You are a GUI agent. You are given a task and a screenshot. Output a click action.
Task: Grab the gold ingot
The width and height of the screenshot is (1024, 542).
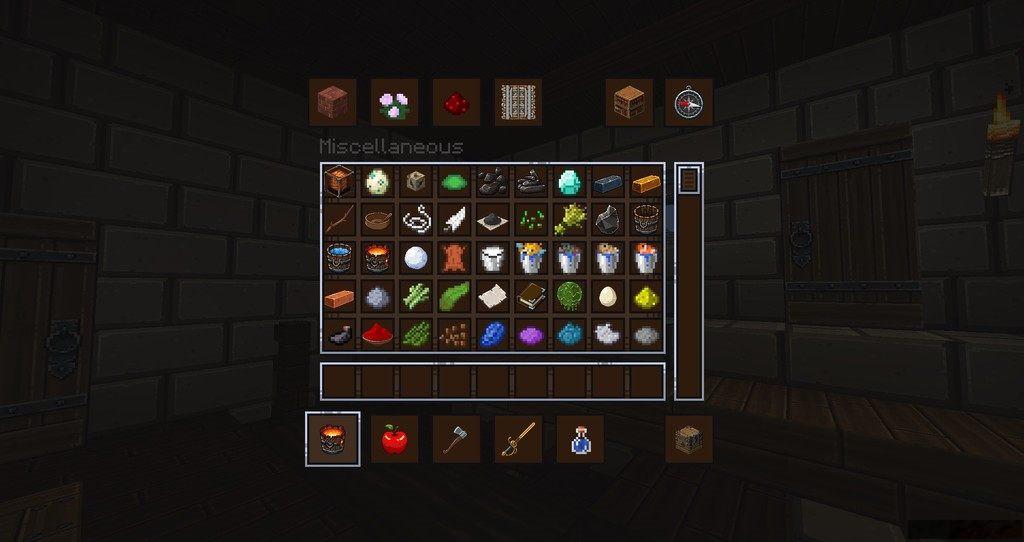tap(646, 181)
